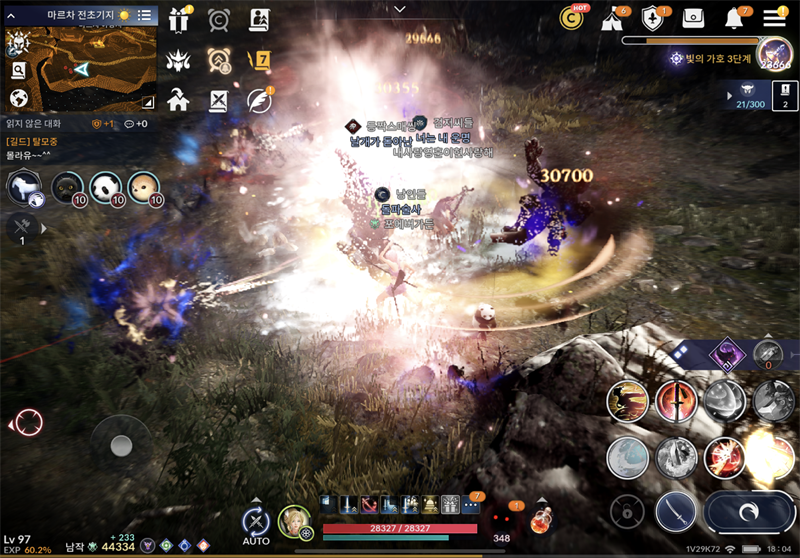Open the gift box rewards icon

pyautogui.click(x=179, y=20)
